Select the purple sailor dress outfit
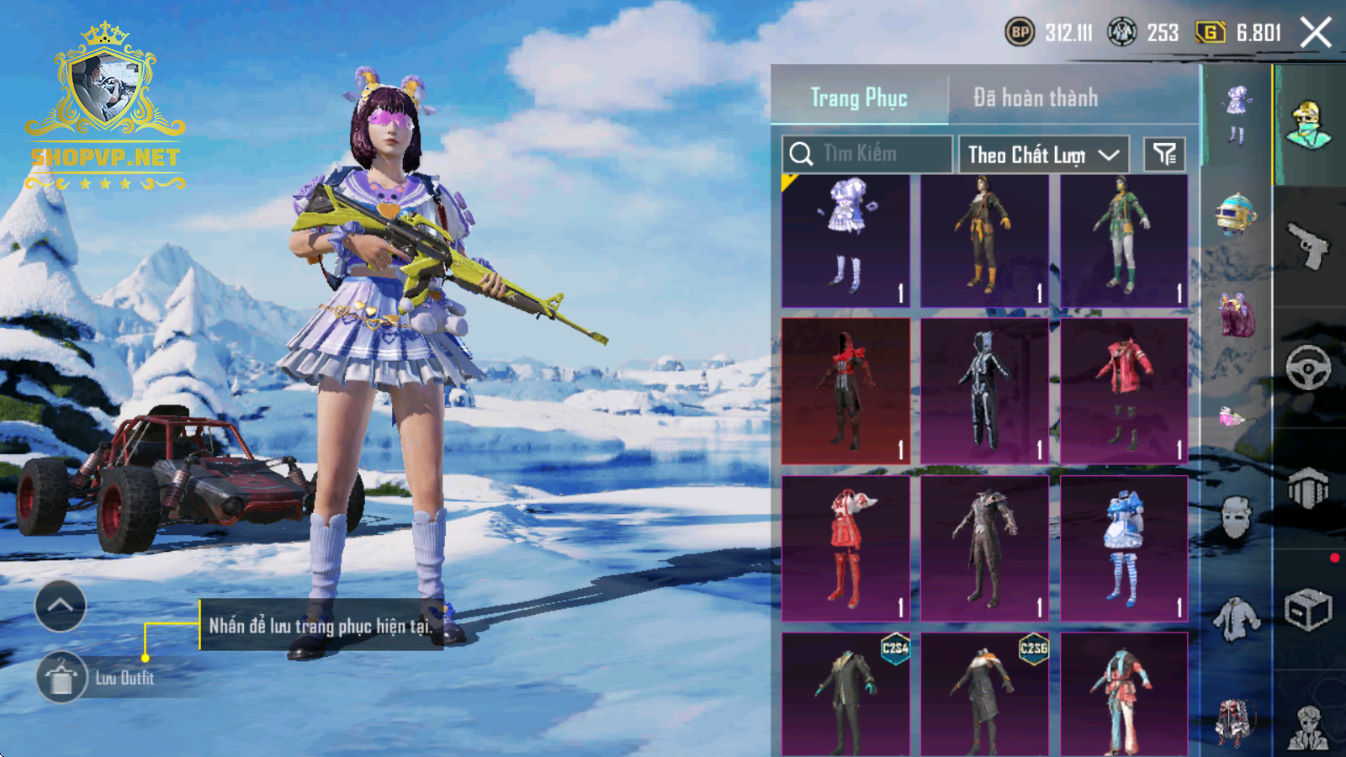This screenshot has width=1346, height=757. (x=846, y=241)
